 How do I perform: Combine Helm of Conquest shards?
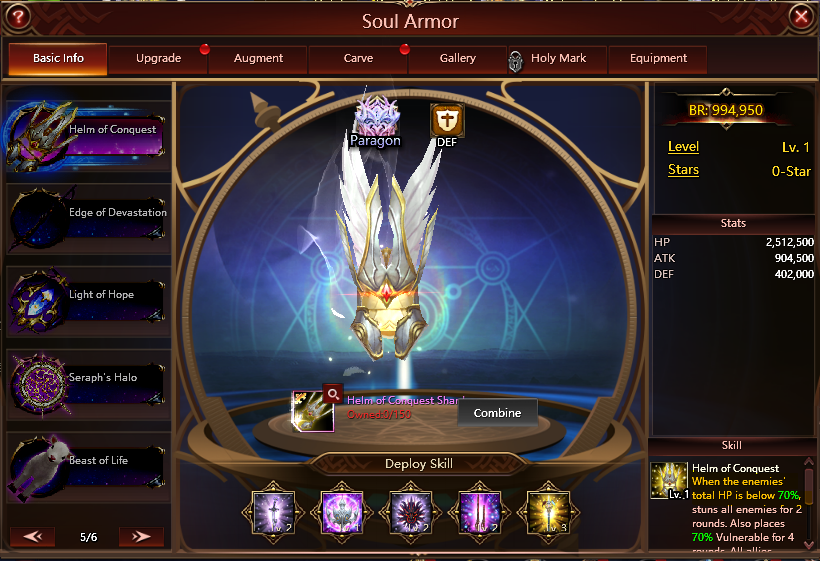[497, 413]
